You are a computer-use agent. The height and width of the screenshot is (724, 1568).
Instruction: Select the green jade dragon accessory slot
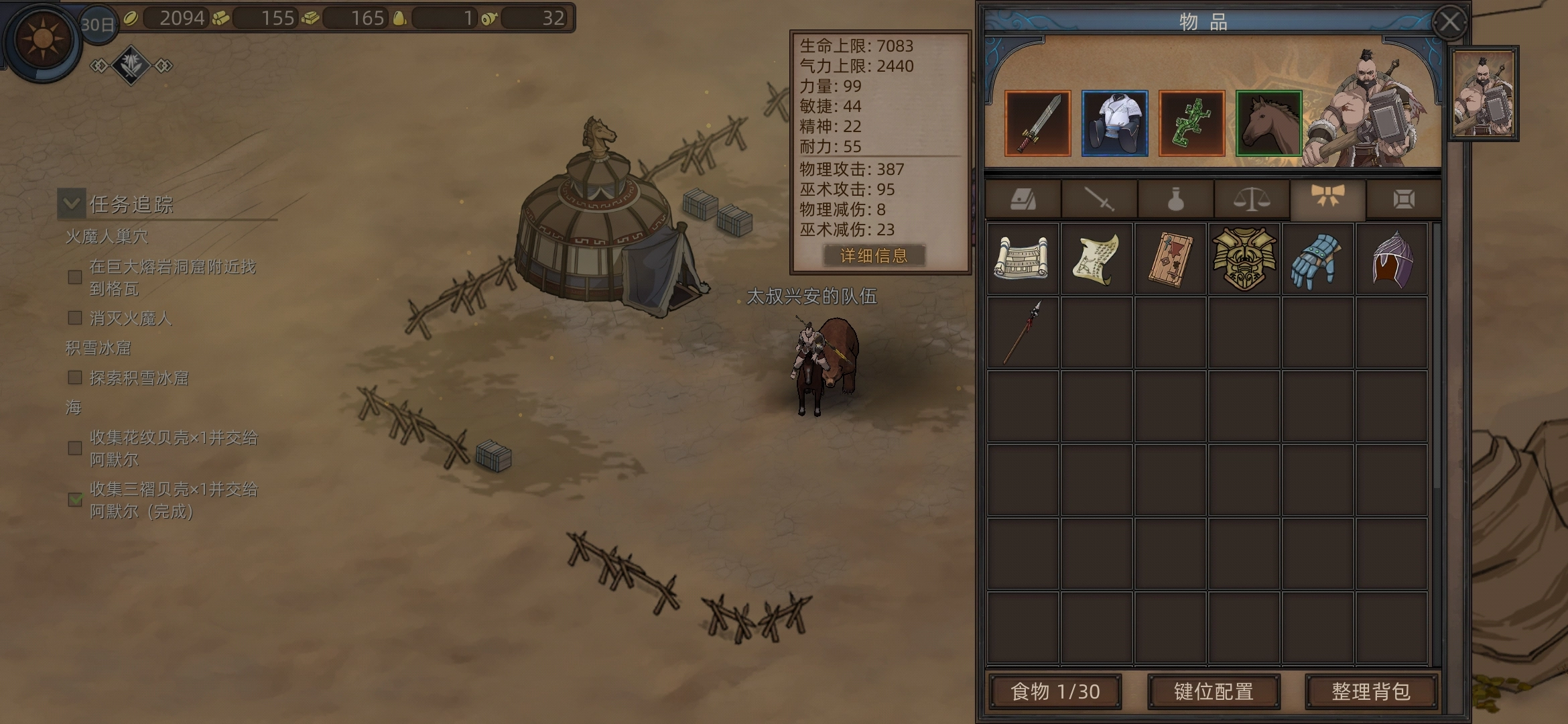(1191, 124)
